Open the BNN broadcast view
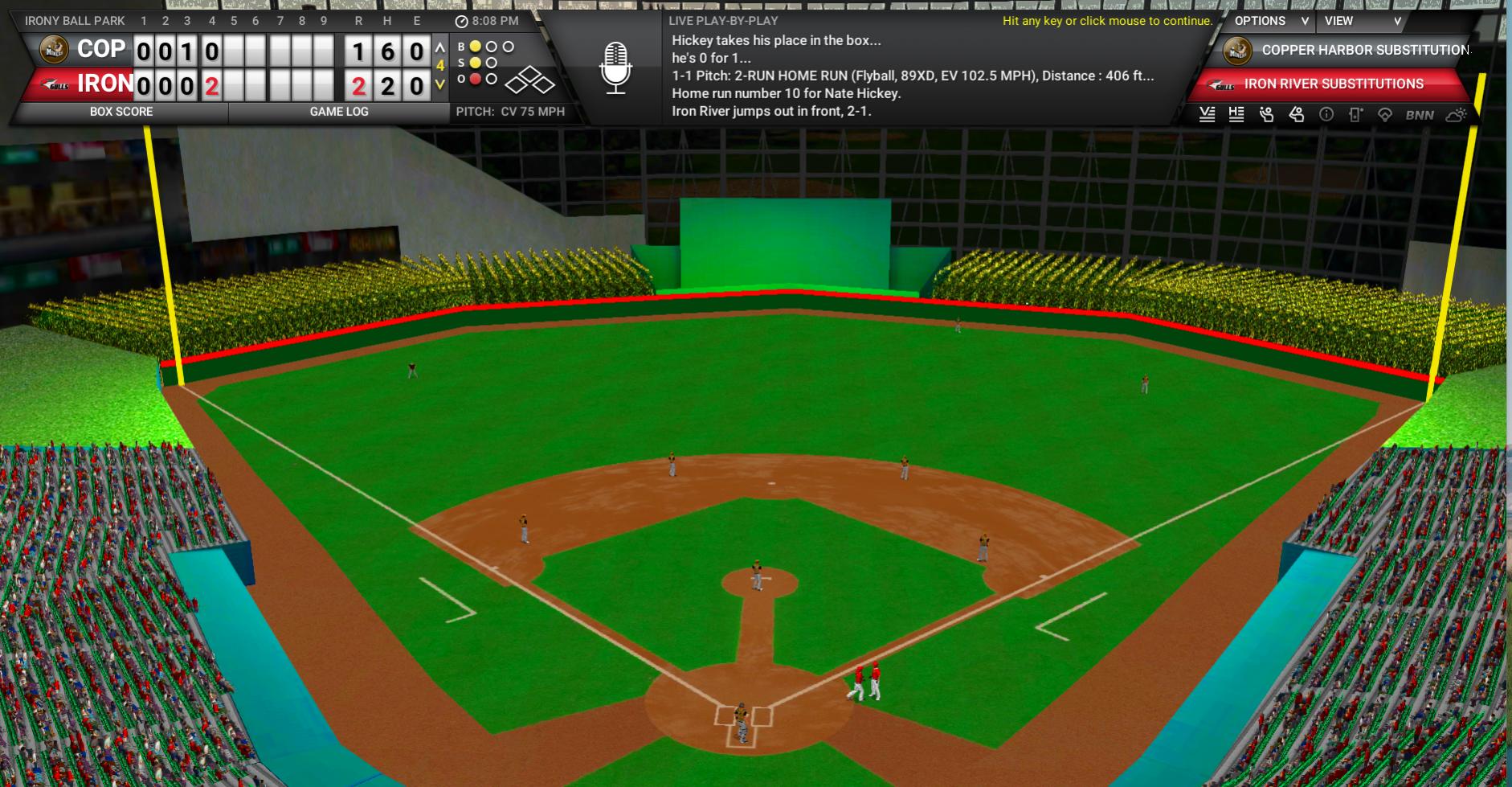This screenshot has height=787, width=1512. pyautogui.click(x=1420, y=115)
